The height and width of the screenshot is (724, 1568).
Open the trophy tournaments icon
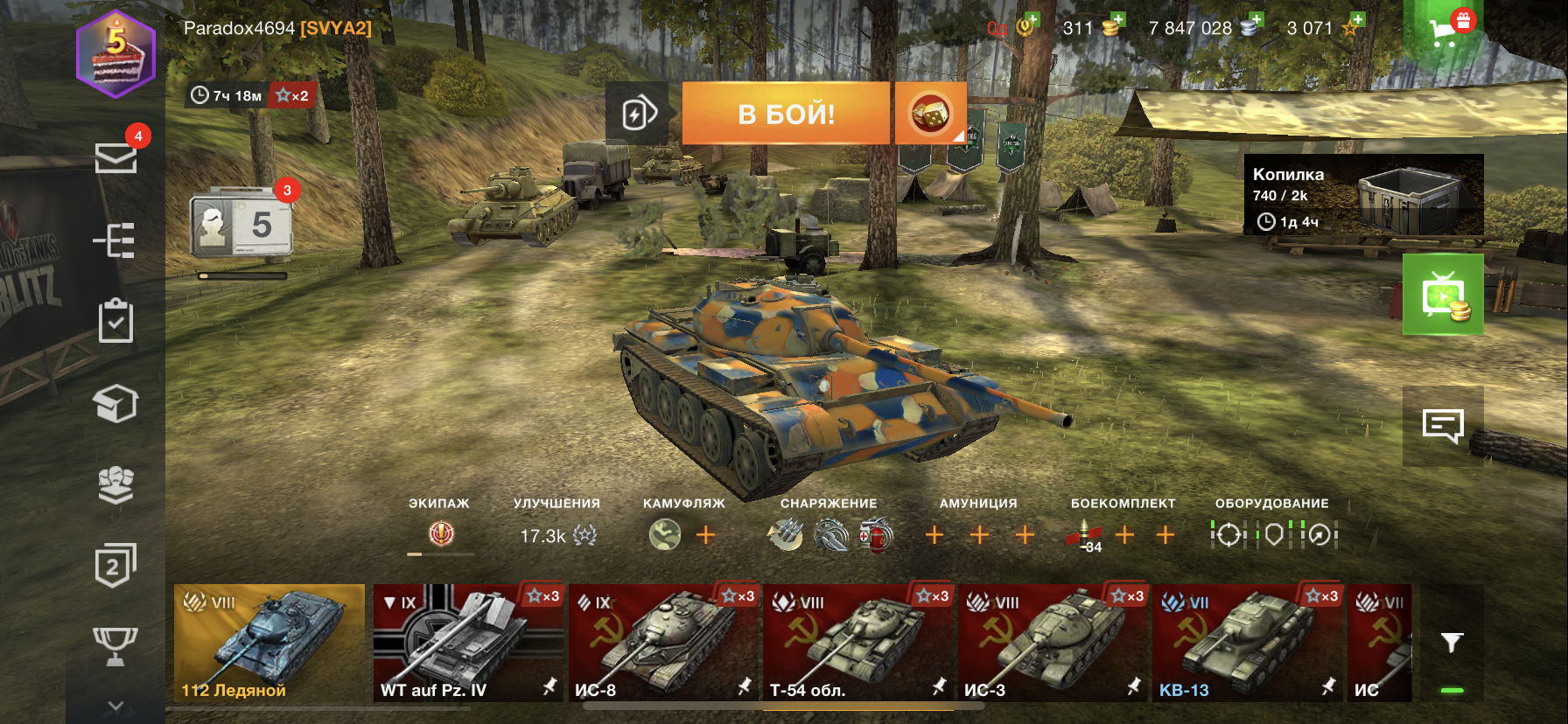[x=115, y=645]
